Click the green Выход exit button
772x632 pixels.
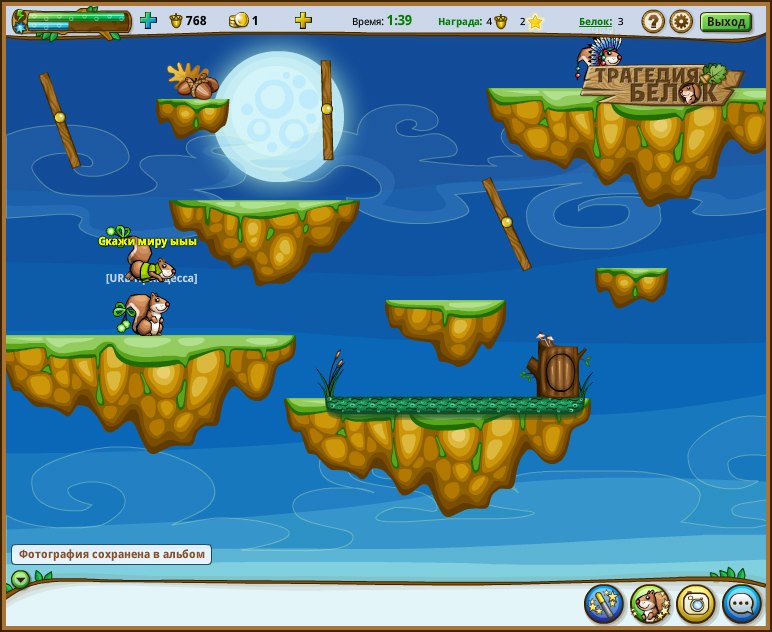click(x=725, y=21)
